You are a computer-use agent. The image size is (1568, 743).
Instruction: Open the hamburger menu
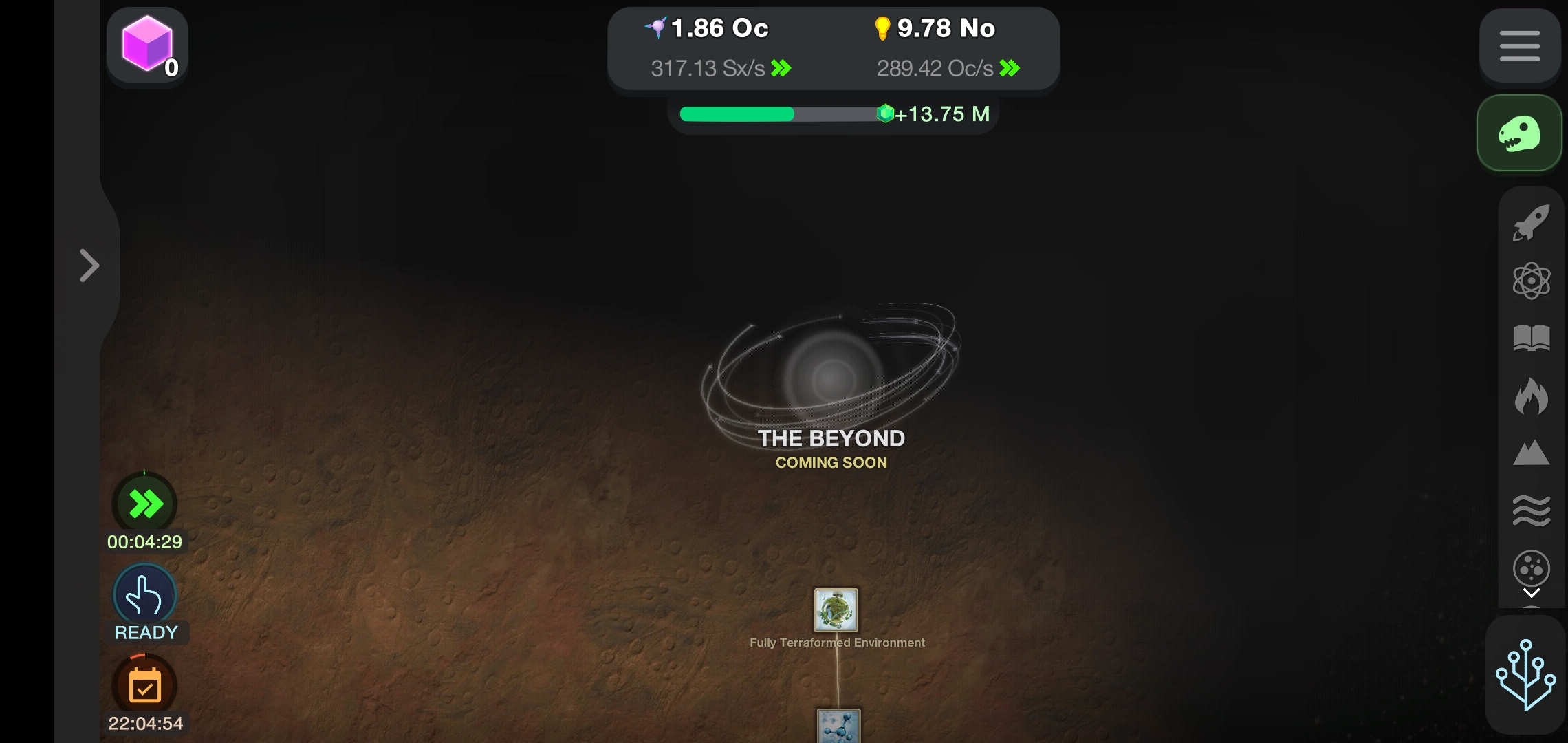[1519, 46]
